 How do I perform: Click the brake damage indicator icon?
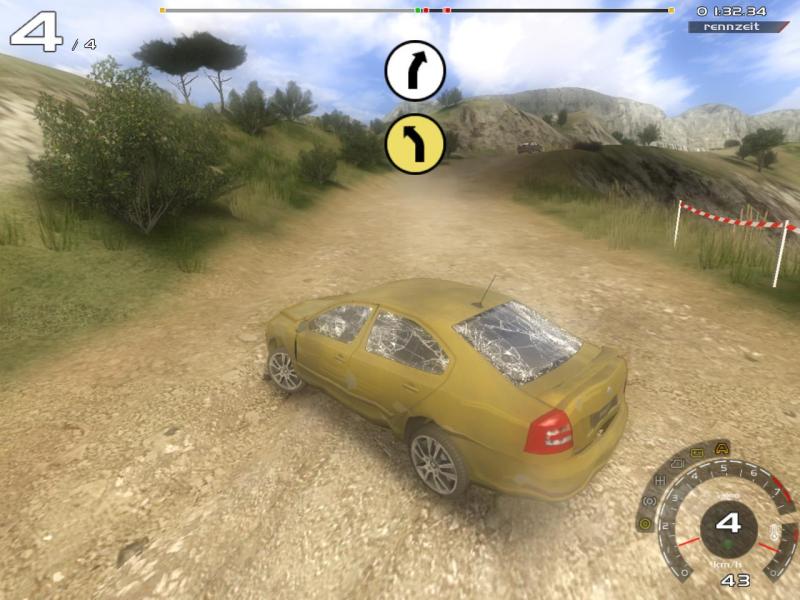648,502
